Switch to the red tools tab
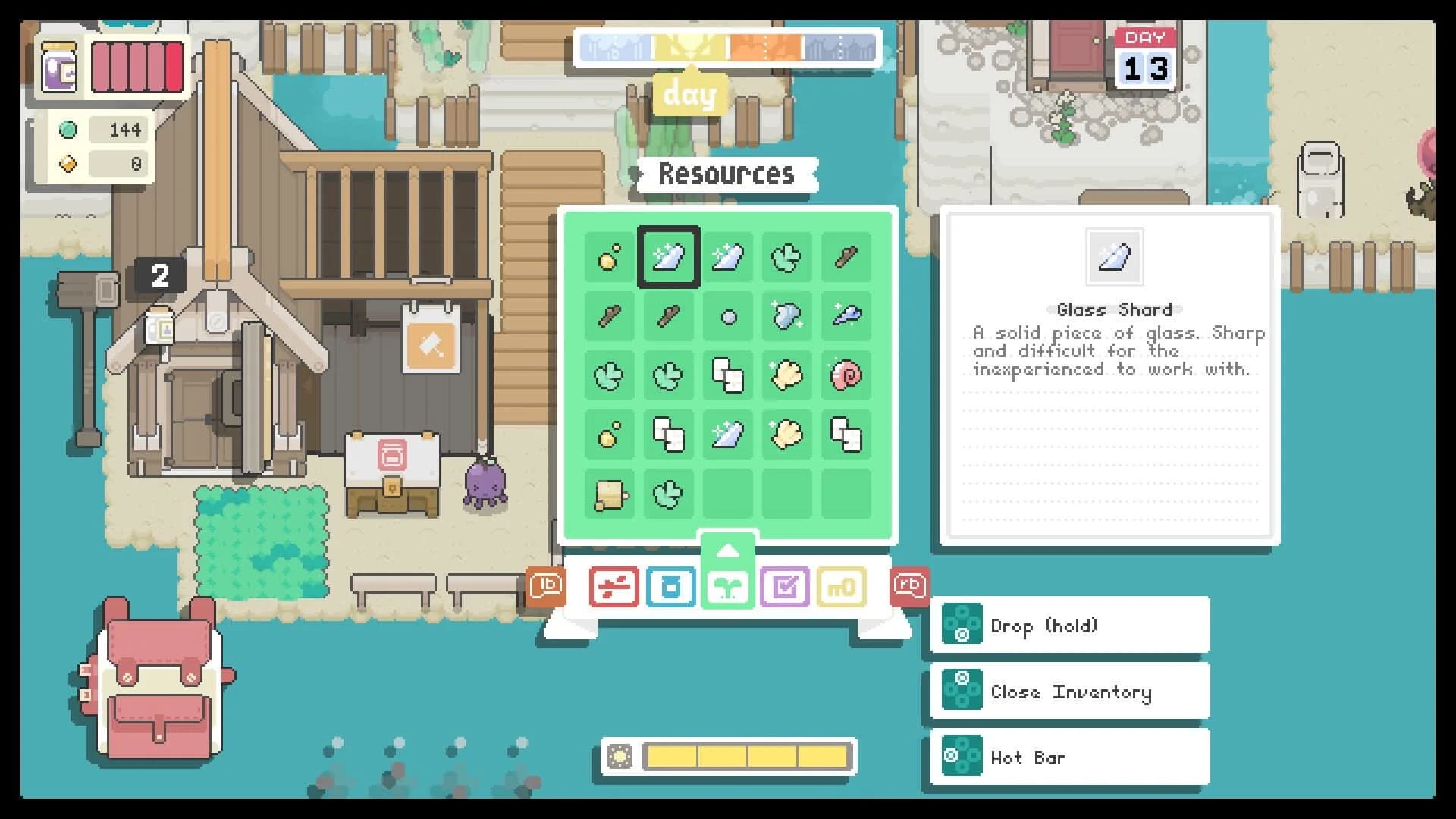The height and width of the screenshot is (819, 1456). [613, 585]
